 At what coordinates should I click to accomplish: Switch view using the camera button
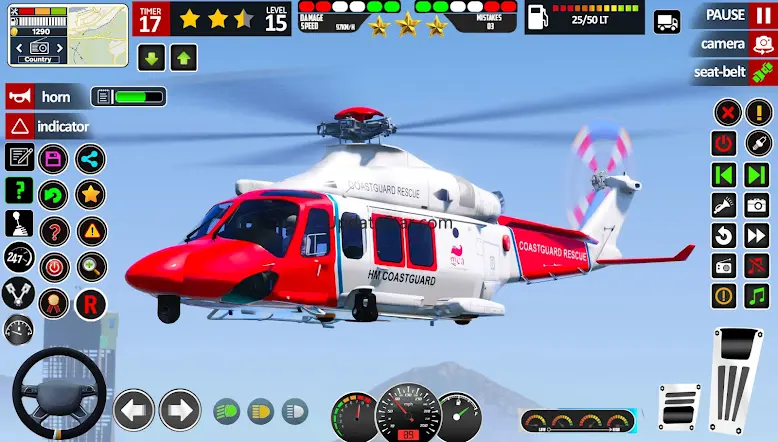click(731, 44)
